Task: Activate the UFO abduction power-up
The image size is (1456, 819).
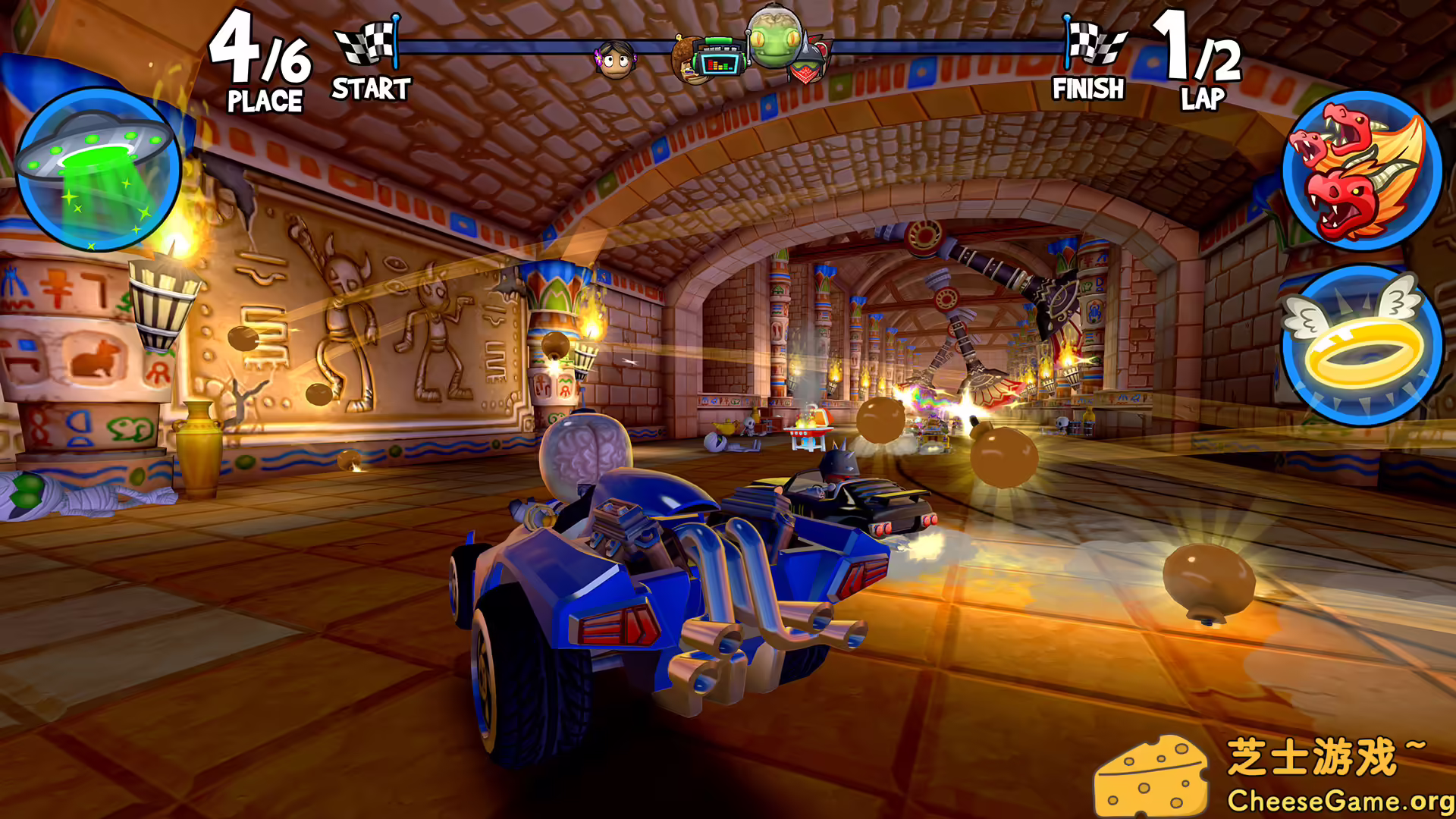Action: pos(102,171)
